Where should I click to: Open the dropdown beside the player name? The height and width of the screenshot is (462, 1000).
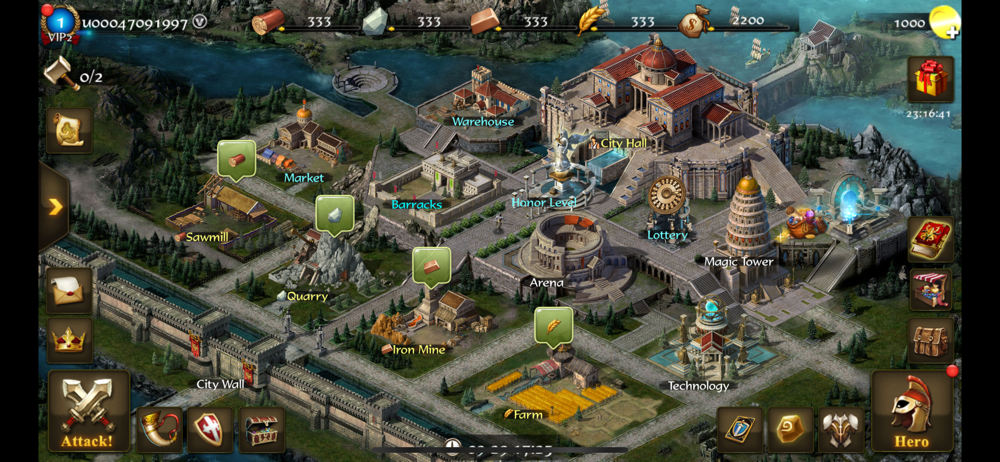click(x=199, y=22)
